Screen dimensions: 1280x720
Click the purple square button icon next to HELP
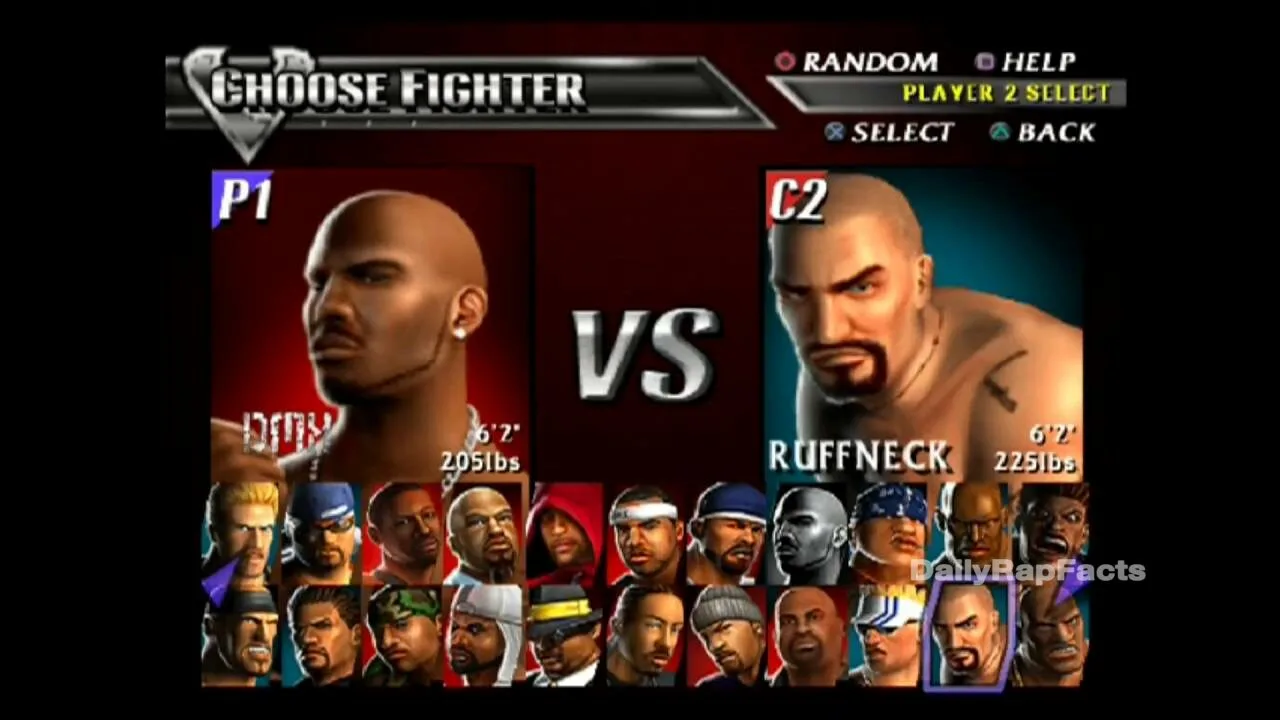pos(984,62)
